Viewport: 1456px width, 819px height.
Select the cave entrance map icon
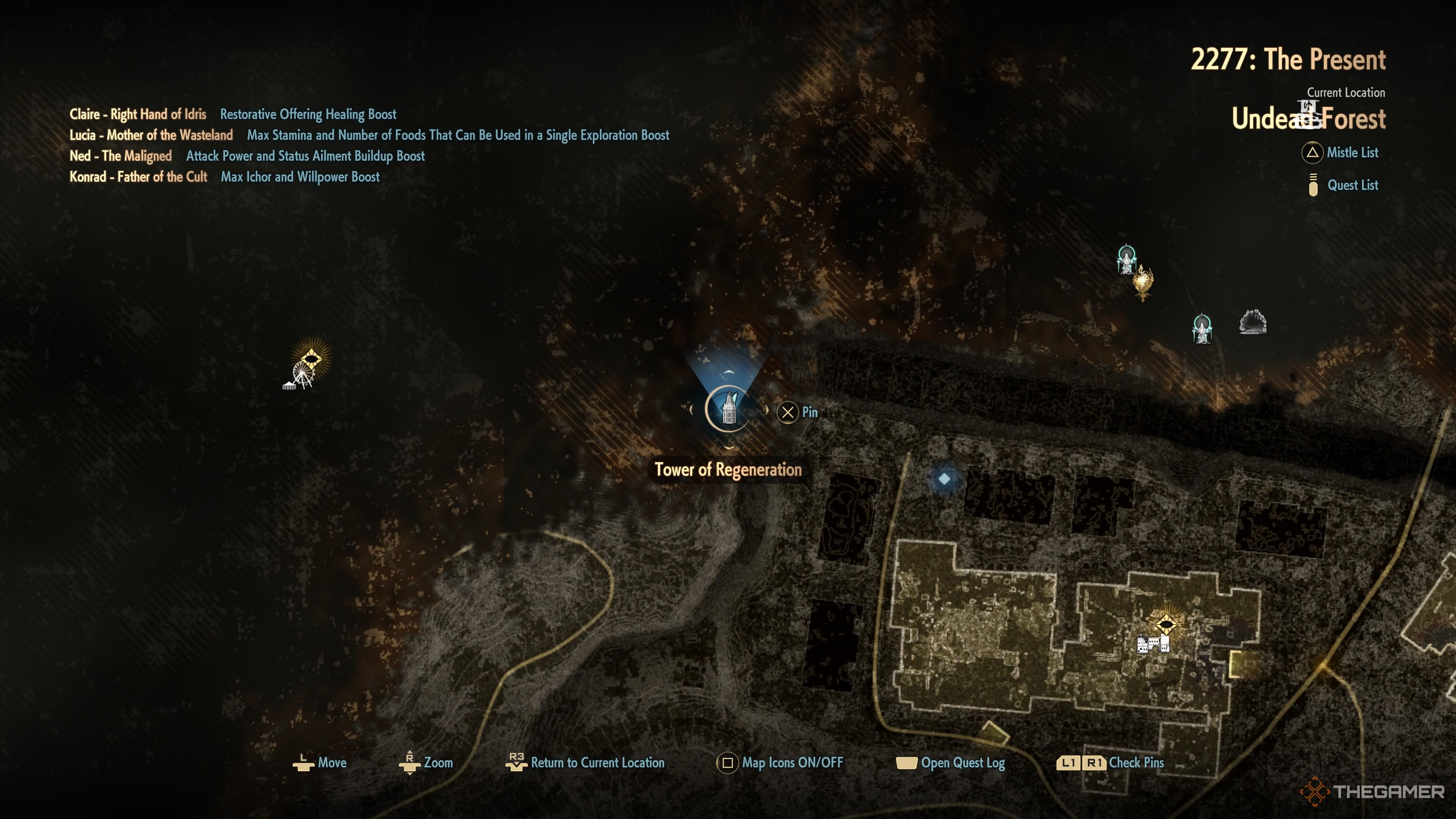tap(1252, 322)
